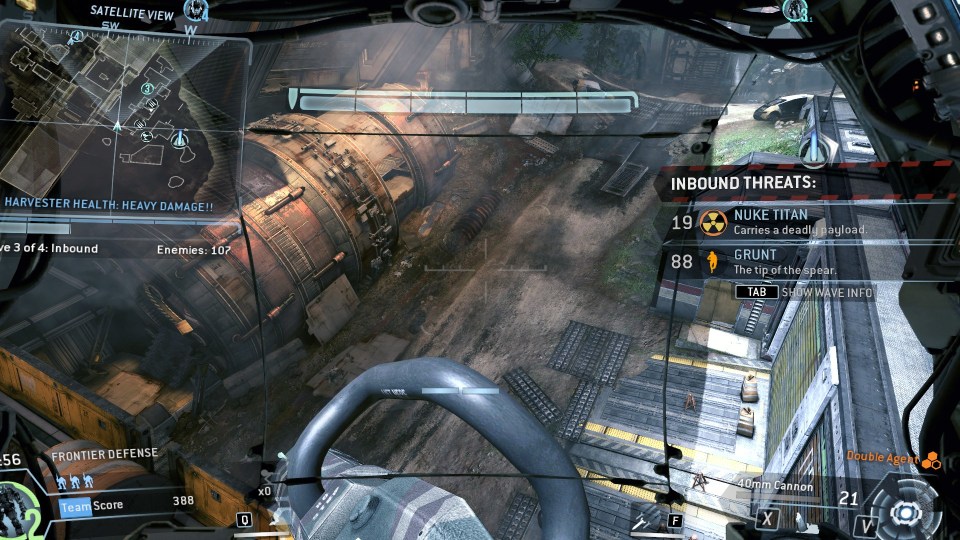Select the Grunt threat row
The width and height of the screenshot is (960, 540).
(790, 262)
